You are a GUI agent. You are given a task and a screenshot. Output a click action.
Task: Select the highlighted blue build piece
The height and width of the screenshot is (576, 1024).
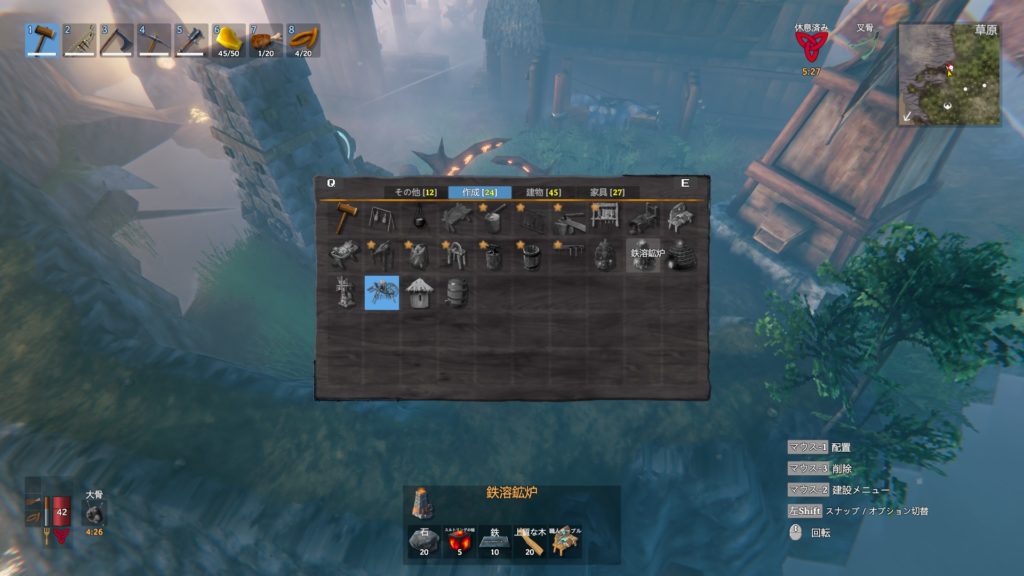382,293
